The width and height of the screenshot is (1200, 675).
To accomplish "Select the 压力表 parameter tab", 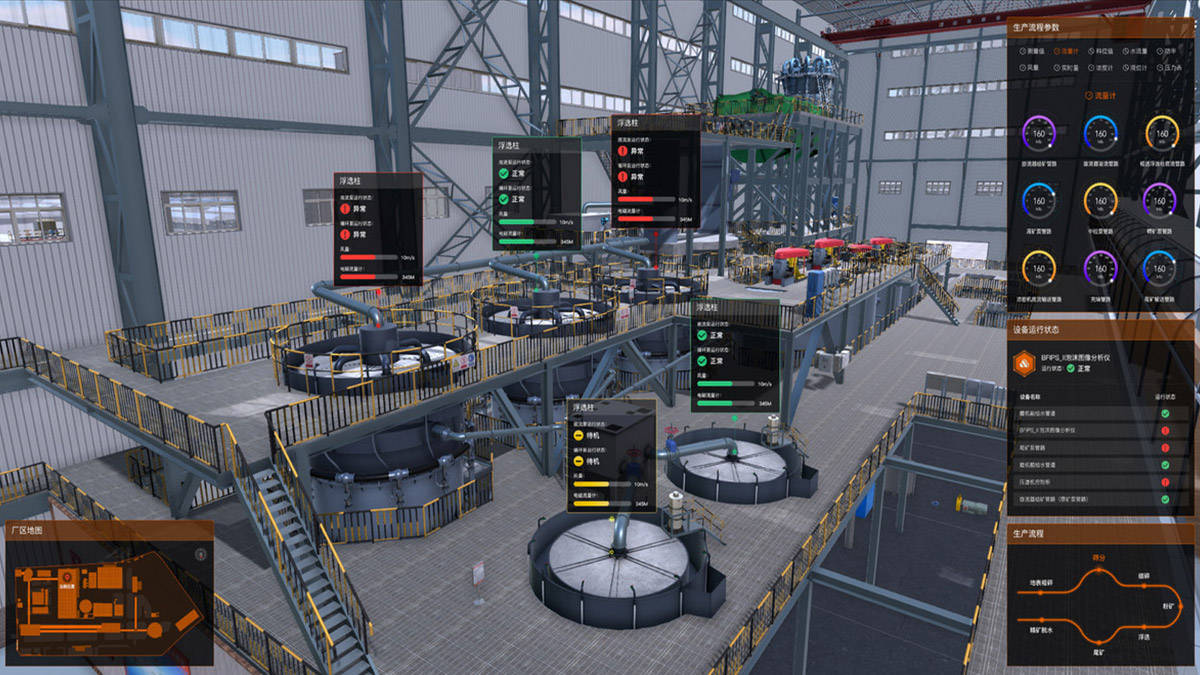I will (1171, 68).
